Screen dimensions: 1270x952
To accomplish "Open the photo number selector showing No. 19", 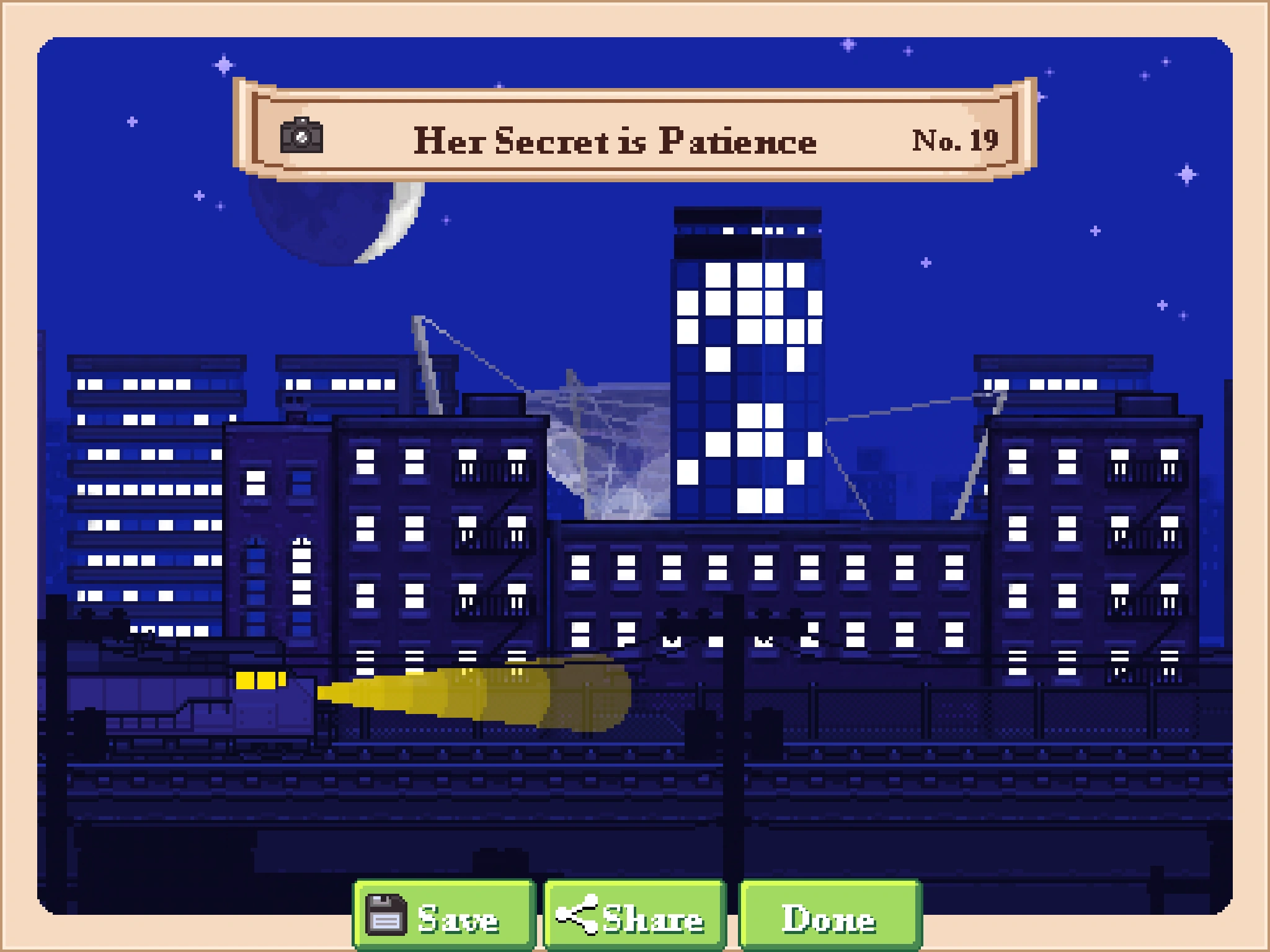I will 955,140.
